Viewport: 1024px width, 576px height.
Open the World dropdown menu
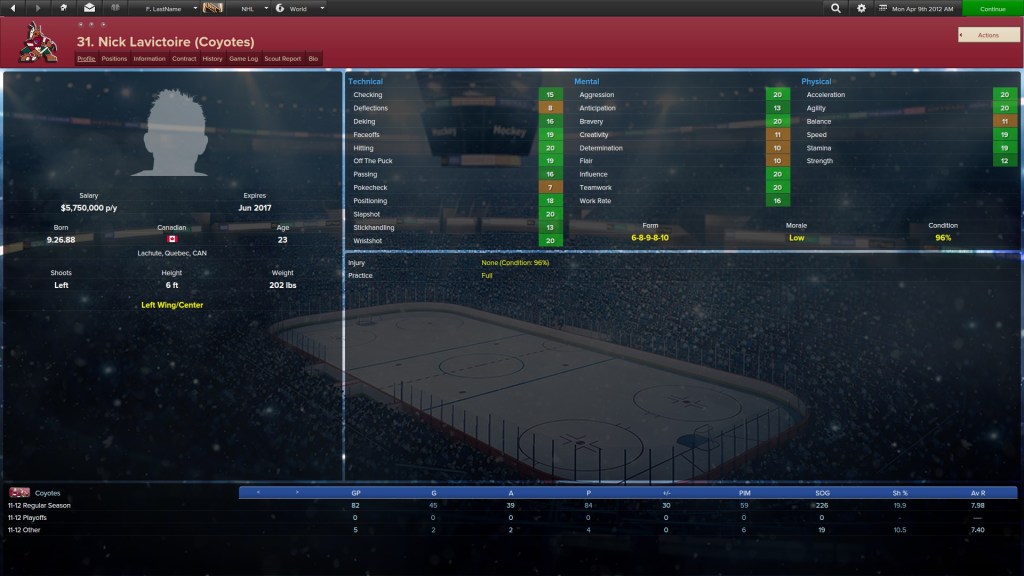(300, 8)
